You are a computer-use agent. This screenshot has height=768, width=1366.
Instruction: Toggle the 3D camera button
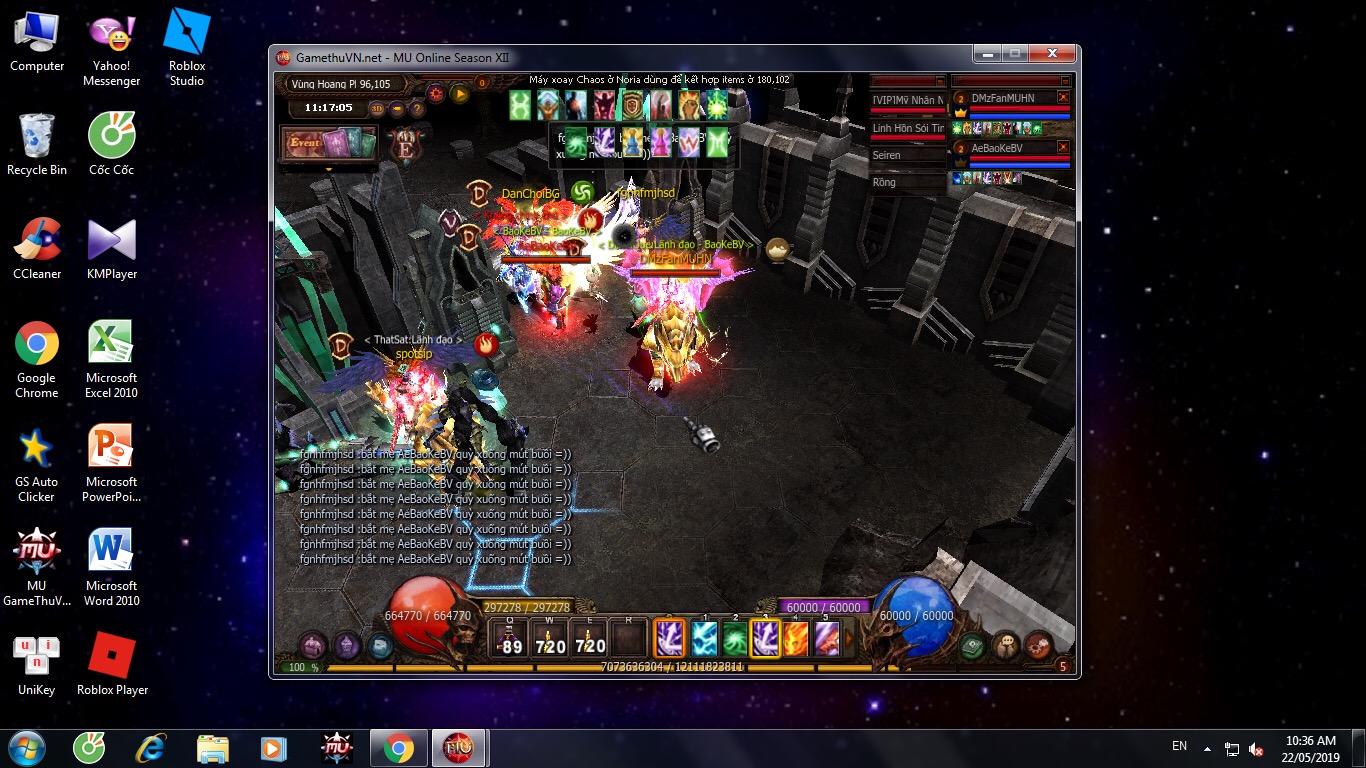coord(377,108)
